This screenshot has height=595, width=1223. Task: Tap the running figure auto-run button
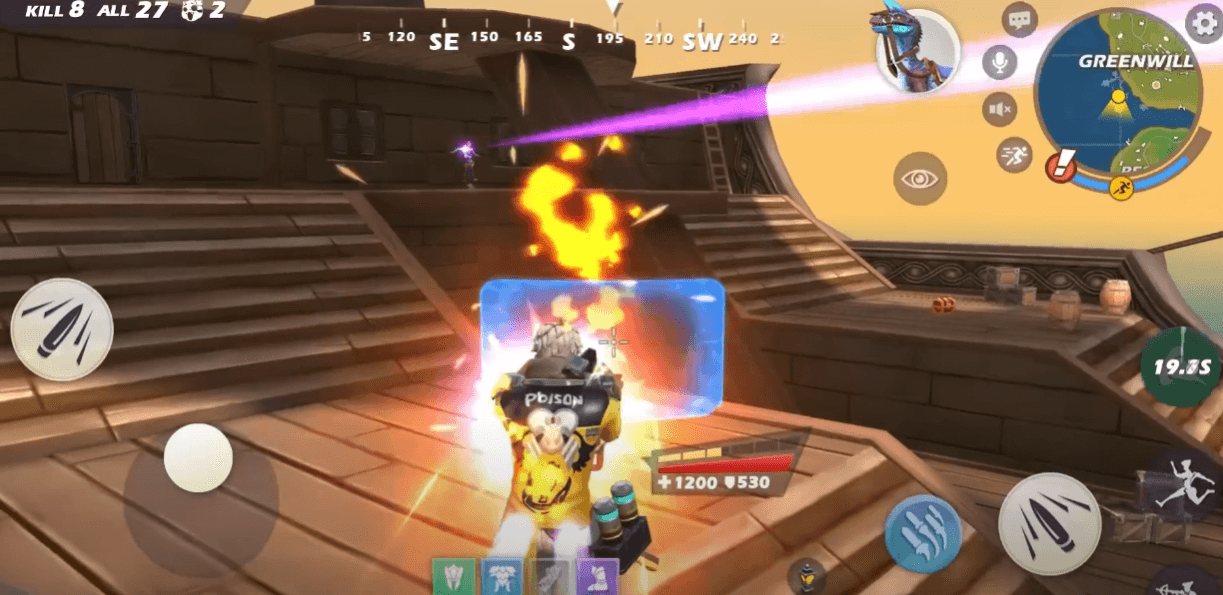pyautogui.click(x=1014, y=154)
